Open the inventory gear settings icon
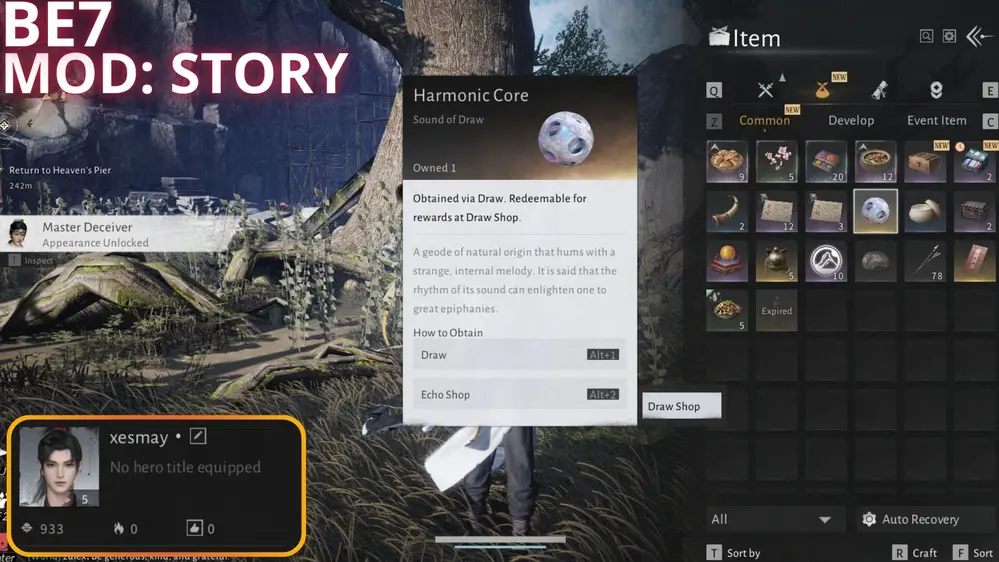The image size is (999, 562). 949,37
